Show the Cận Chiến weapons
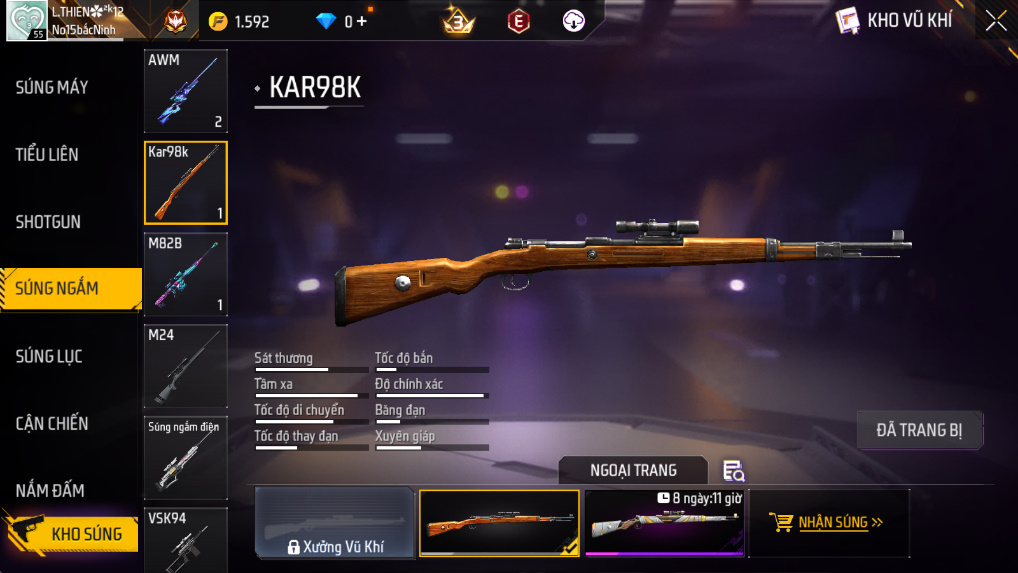The width and height of the screenshot is (1018, 573). (x=52, y=424)
